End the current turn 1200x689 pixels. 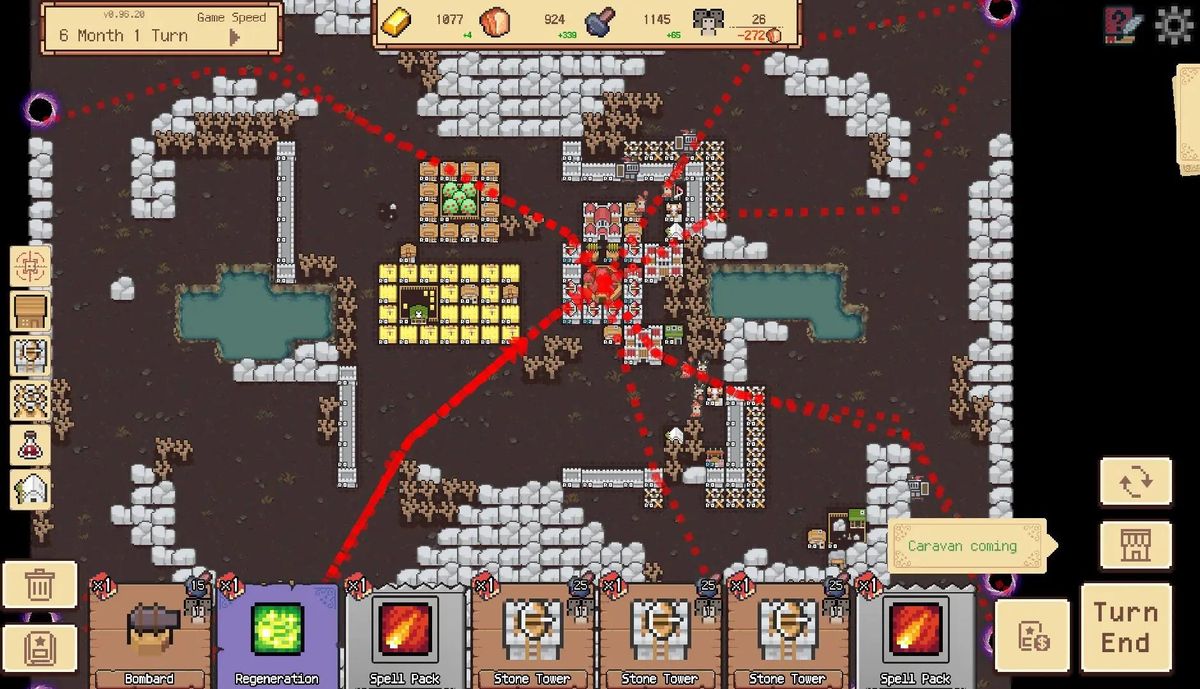[1125, 627]
